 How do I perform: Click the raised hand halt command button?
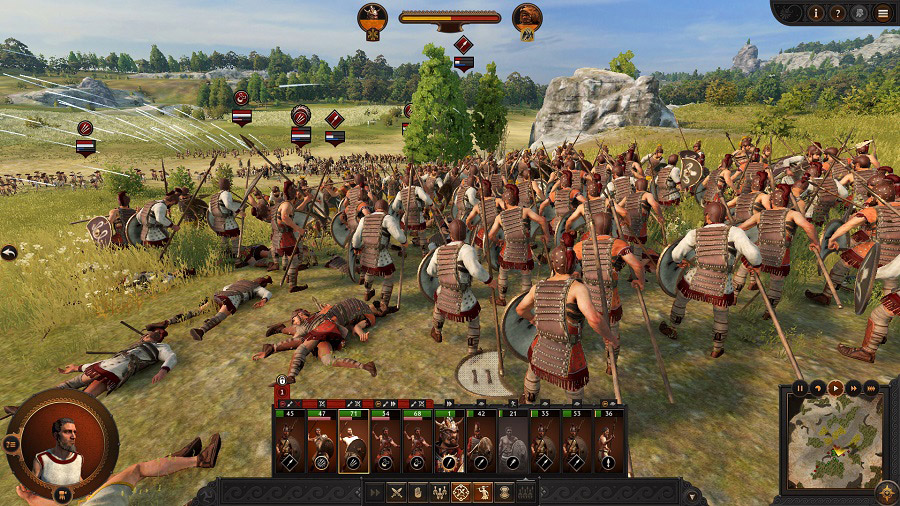coord(417,492)
